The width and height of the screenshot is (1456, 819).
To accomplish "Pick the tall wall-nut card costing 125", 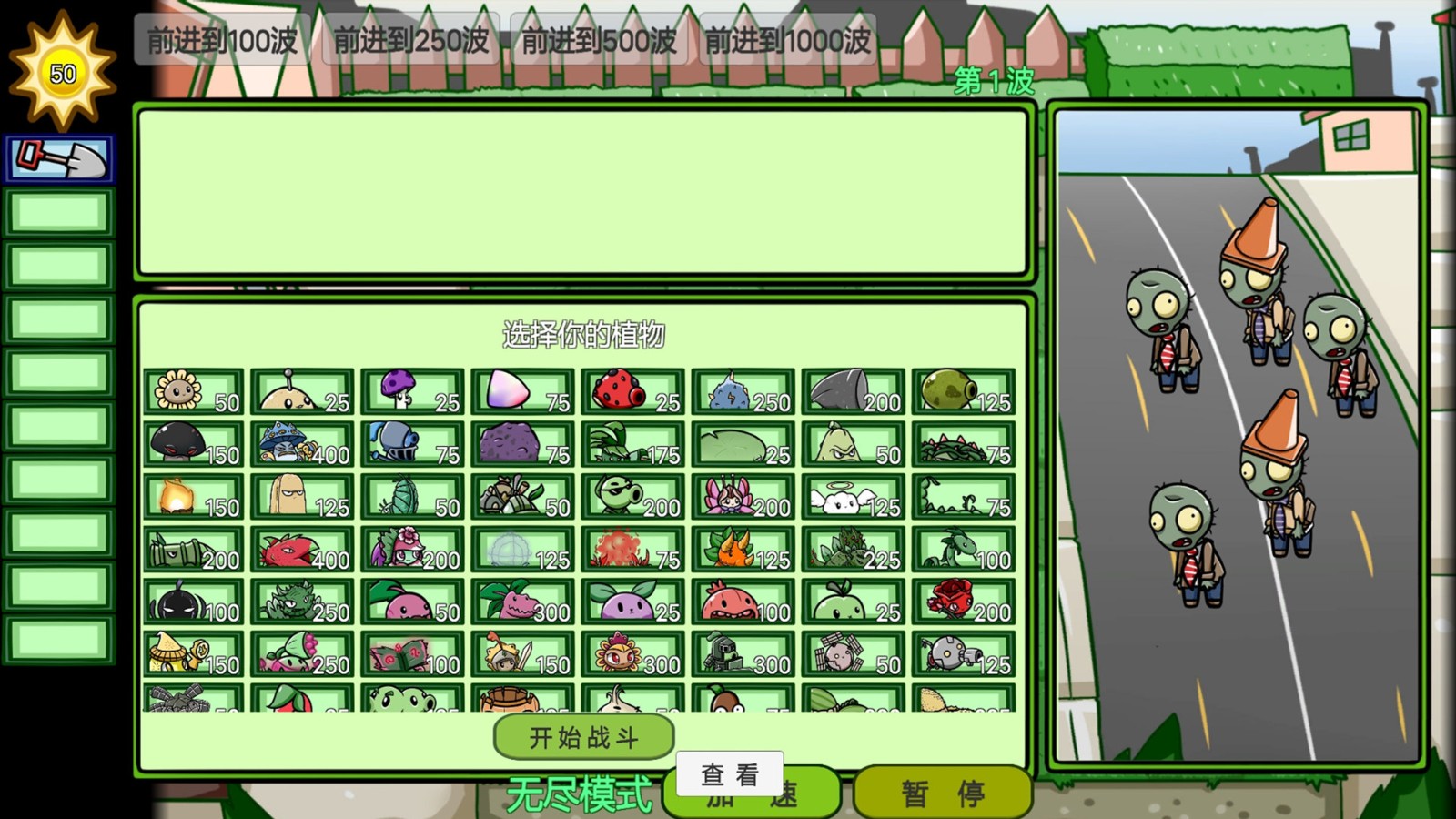I will tap(303, 497).
